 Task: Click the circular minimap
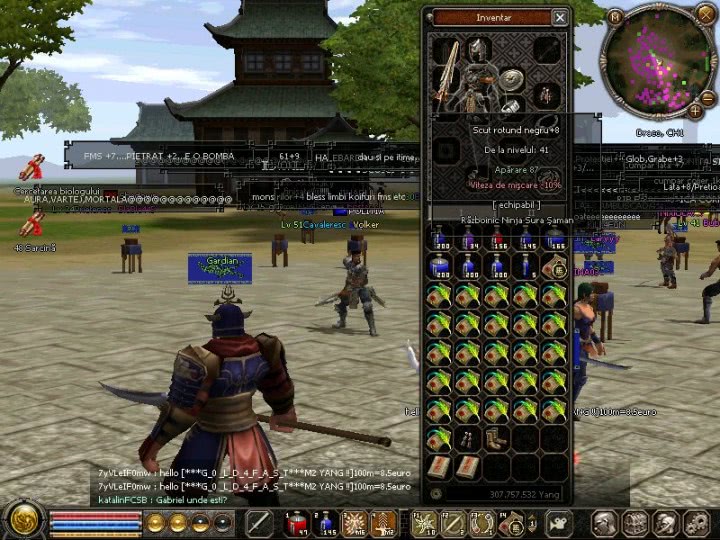tap(657, 66)
